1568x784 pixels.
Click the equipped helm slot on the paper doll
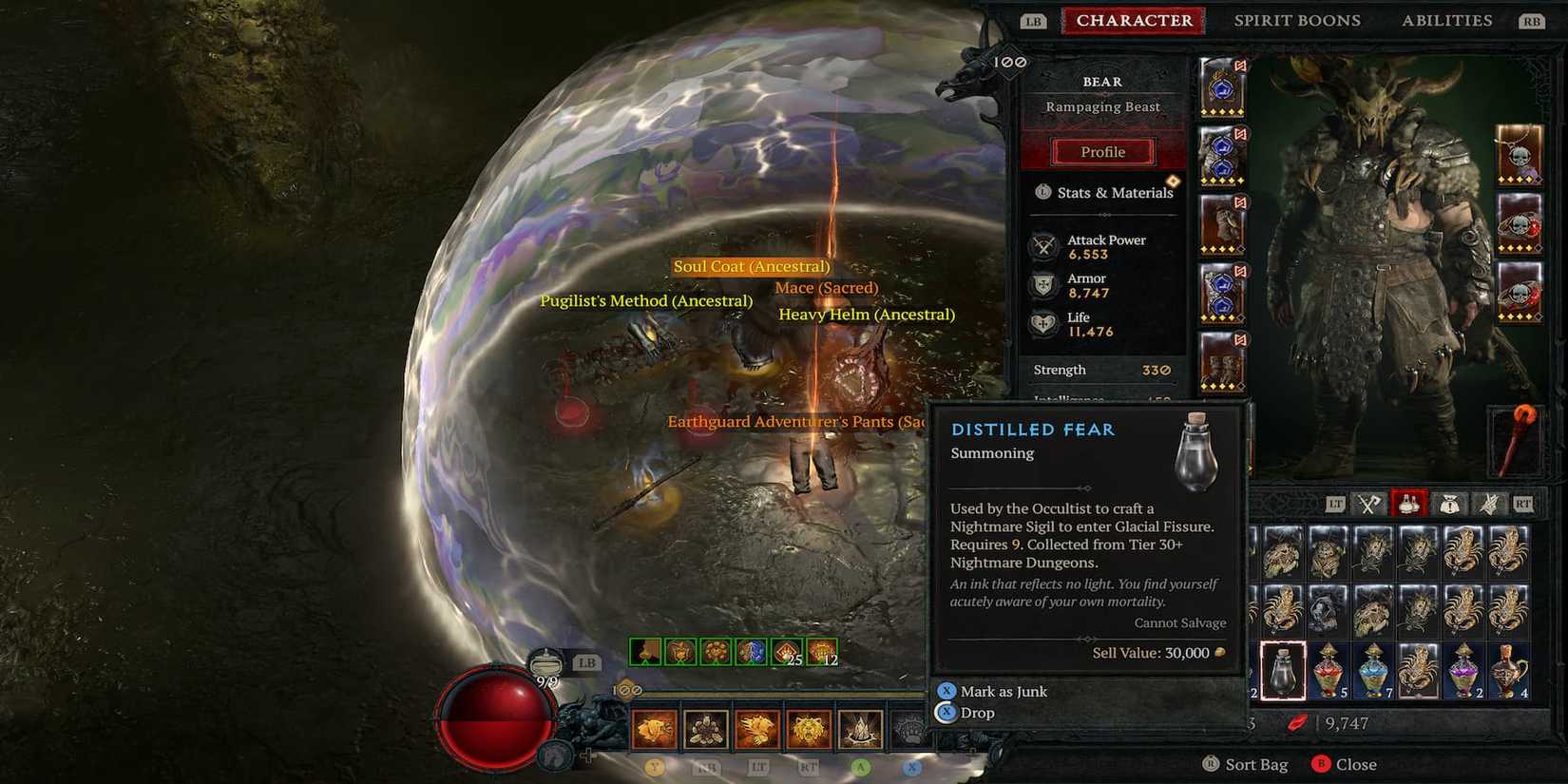point(1222,90)
